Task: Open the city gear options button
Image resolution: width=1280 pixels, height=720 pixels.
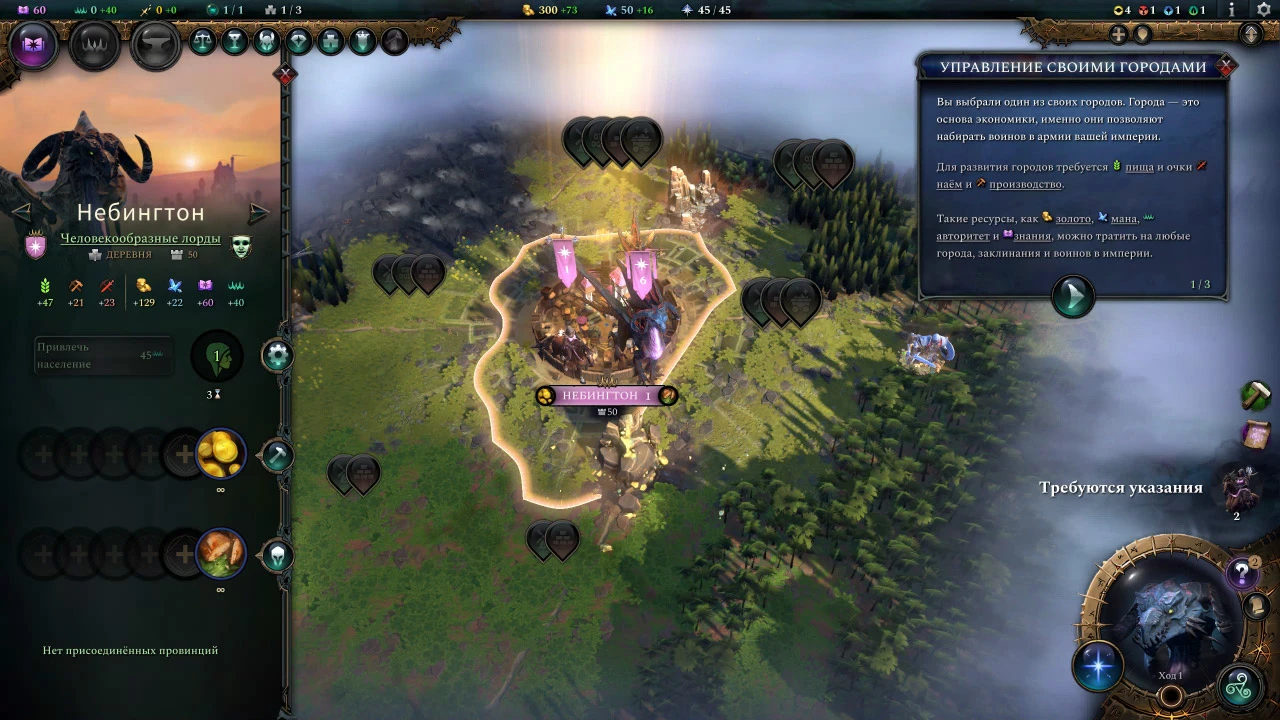Action: 277,355
